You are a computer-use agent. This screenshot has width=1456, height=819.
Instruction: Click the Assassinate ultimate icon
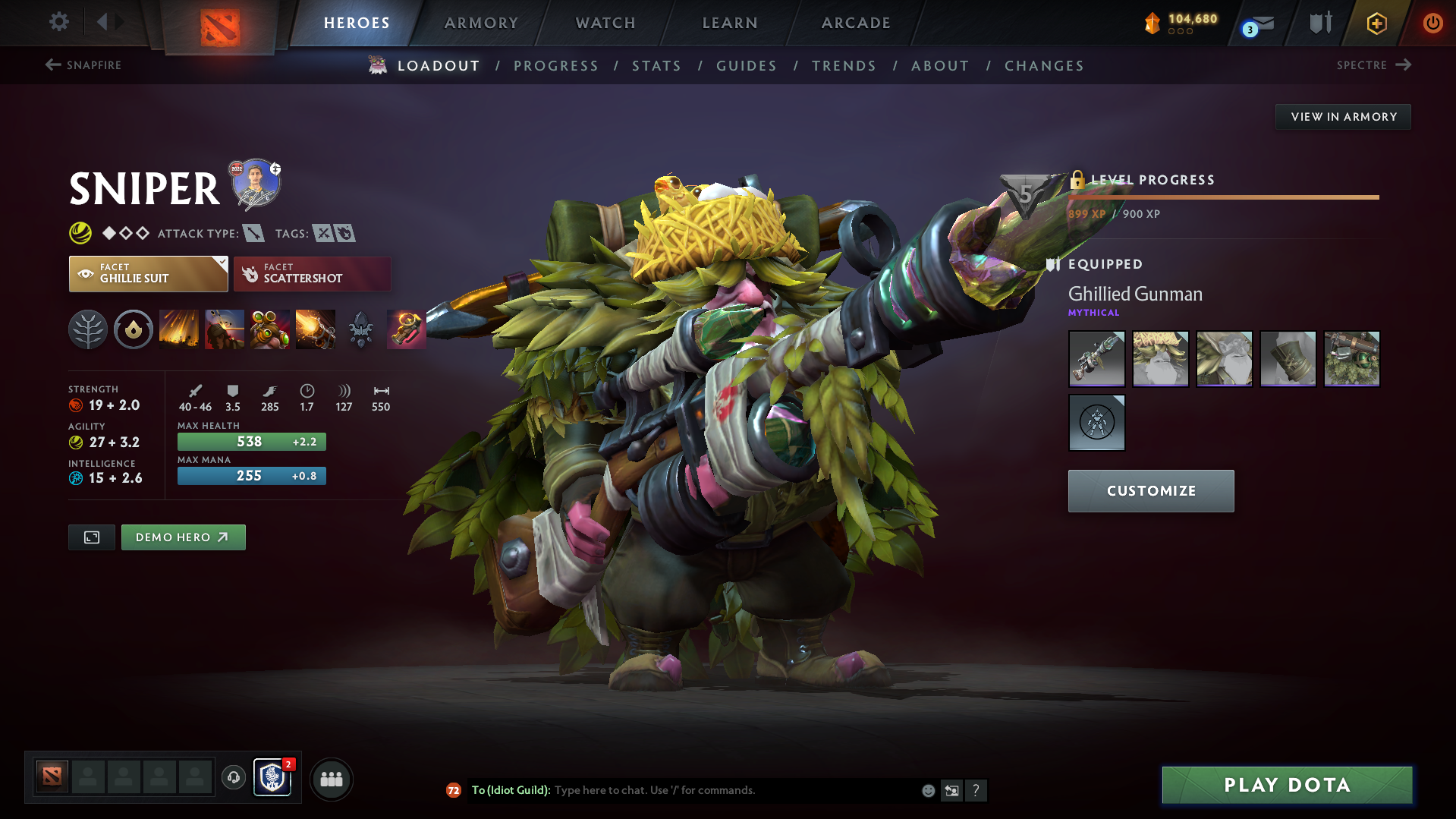pos(316,329)
